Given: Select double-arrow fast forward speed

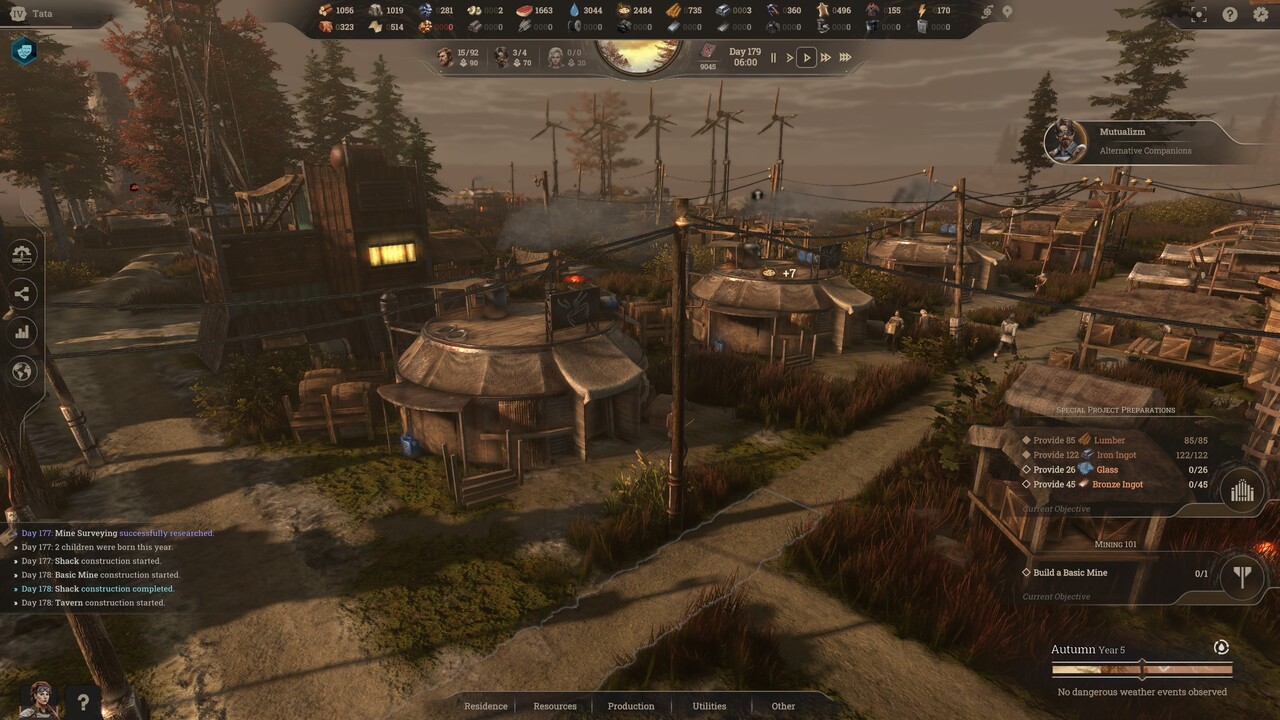Looking at the screenshot, I should coord(826,58).
